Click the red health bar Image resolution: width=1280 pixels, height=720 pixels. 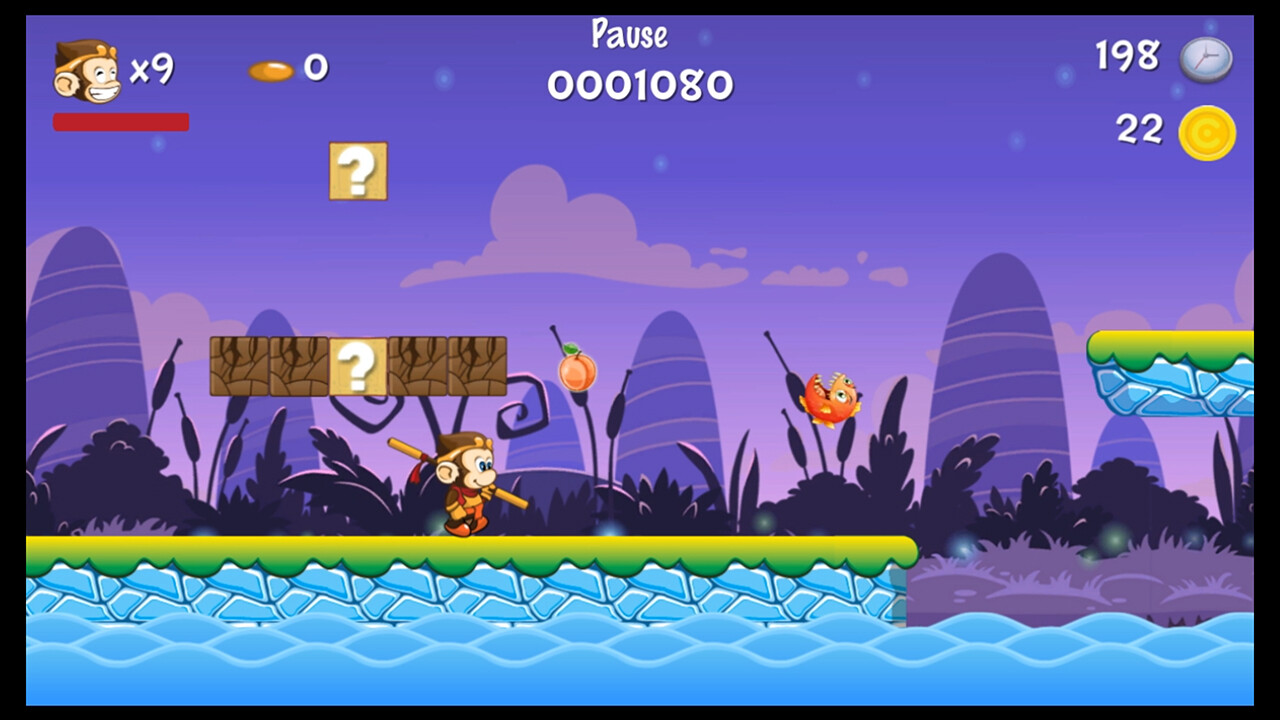click(x=120, y=121)
